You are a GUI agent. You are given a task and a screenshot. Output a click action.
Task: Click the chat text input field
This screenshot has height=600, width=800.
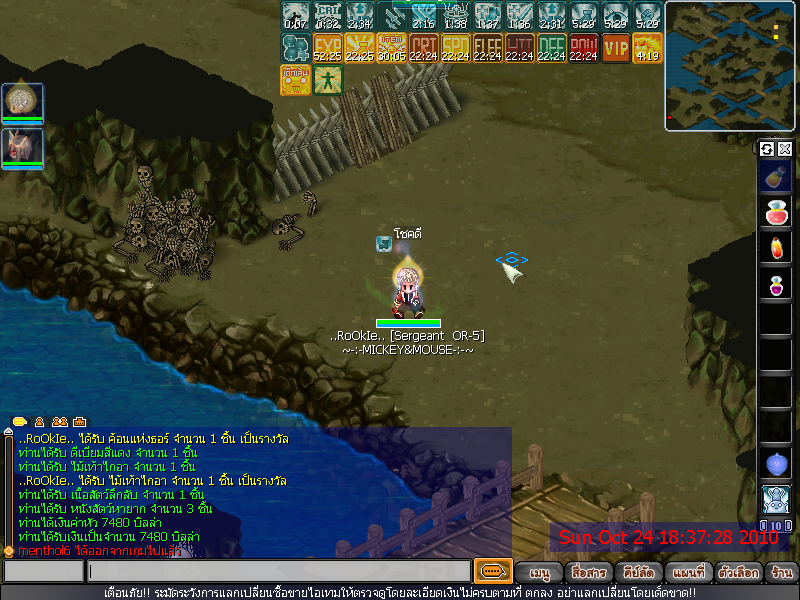[x=278, y=572]
